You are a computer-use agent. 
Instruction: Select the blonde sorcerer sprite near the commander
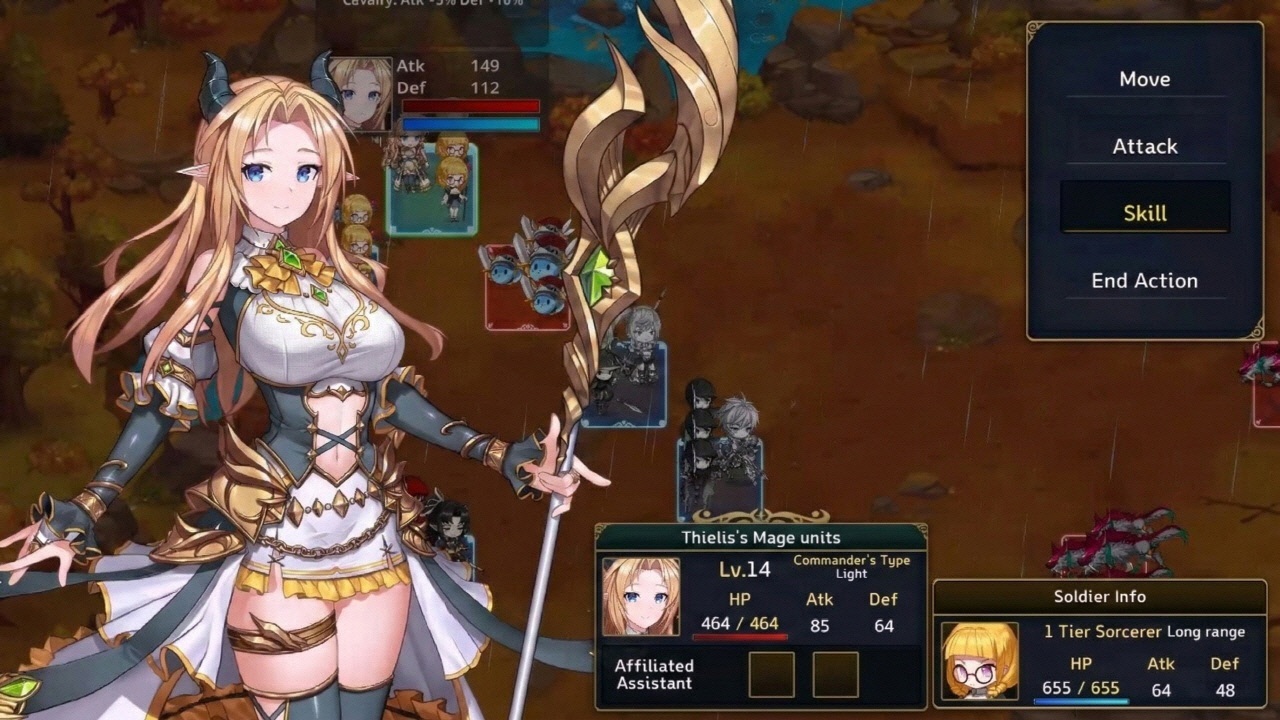coord(358,212)
